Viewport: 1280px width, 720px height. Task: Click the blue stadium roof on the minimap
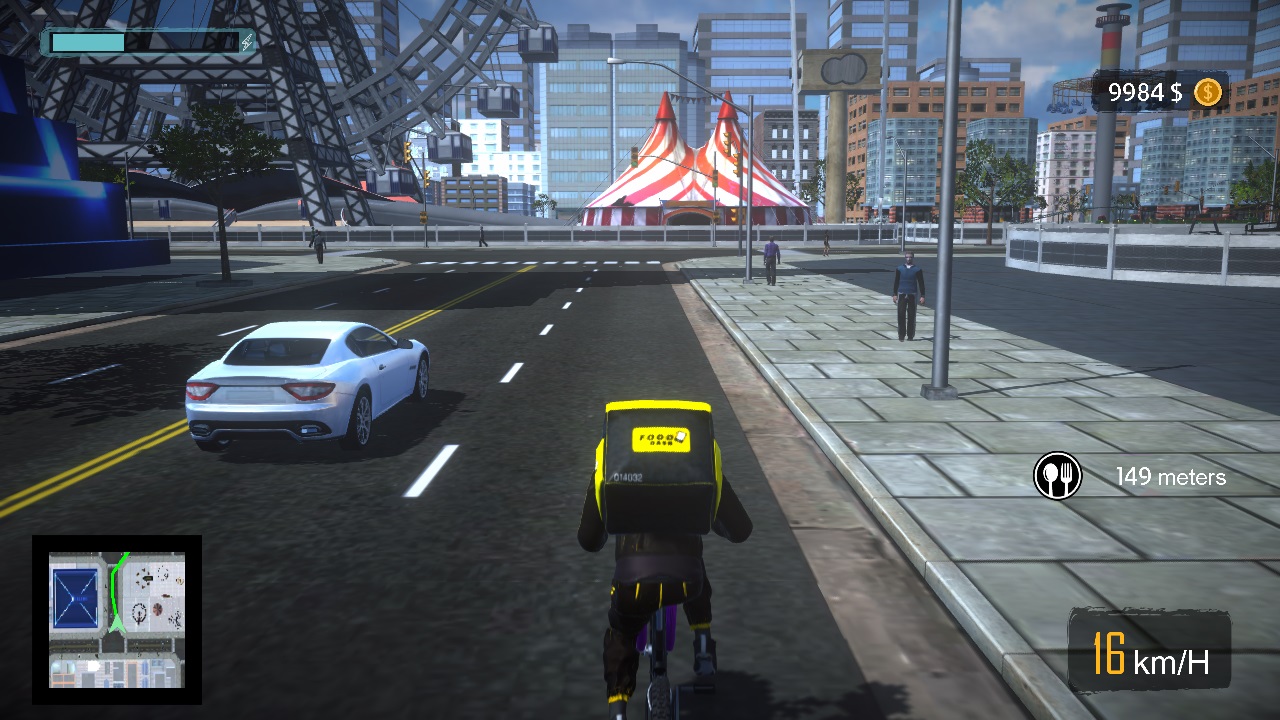pos(76,597)
